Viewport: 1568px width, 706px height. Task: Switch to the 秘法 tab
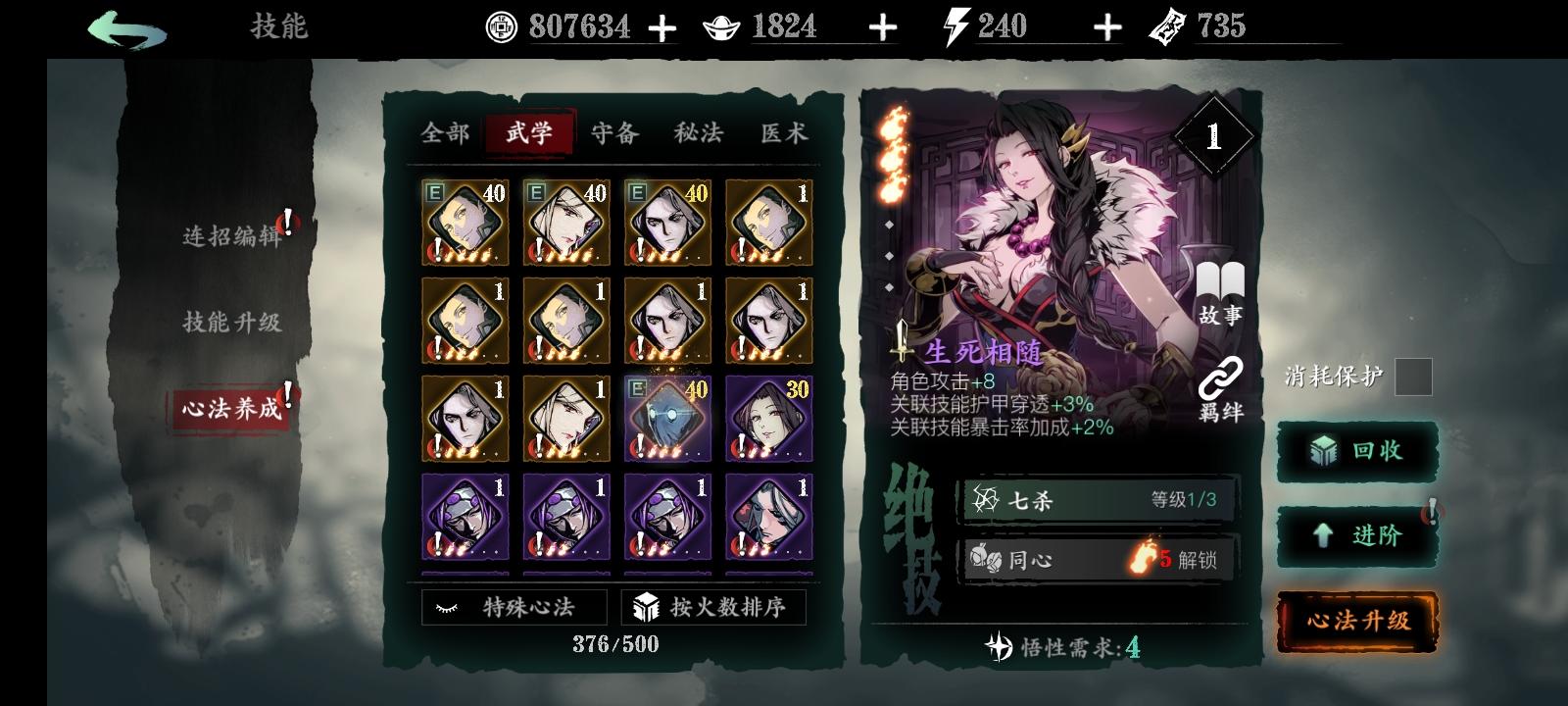pyautogui.click(x=697, y=135)
